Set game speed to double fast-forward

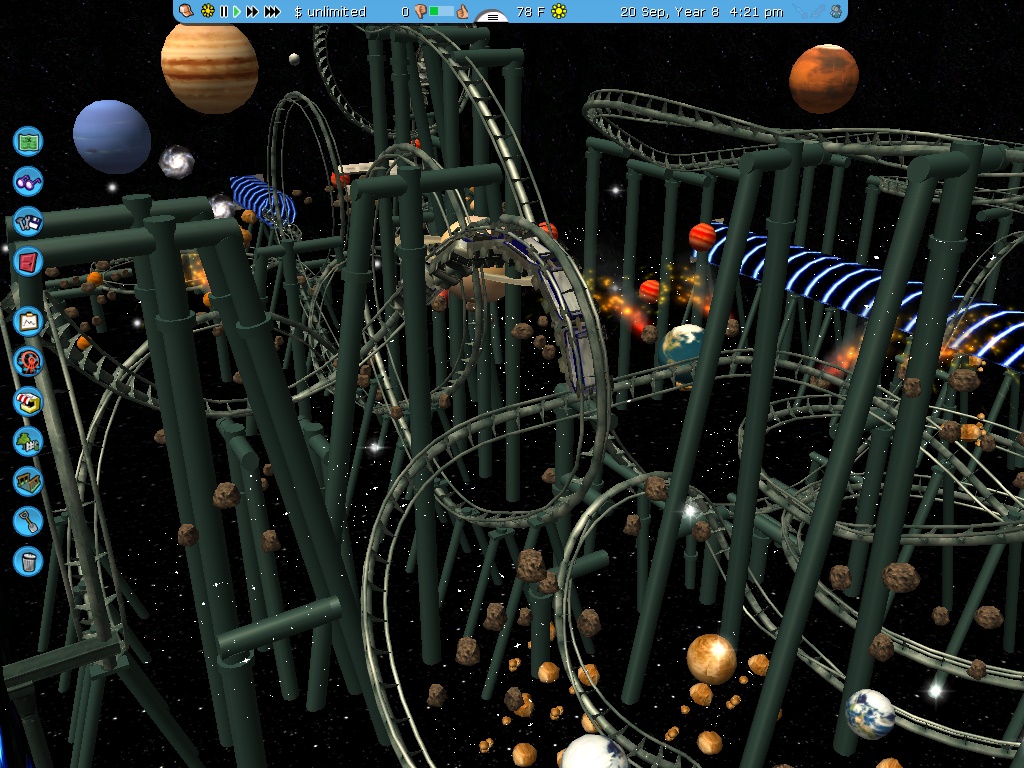[x=252, y=12]
